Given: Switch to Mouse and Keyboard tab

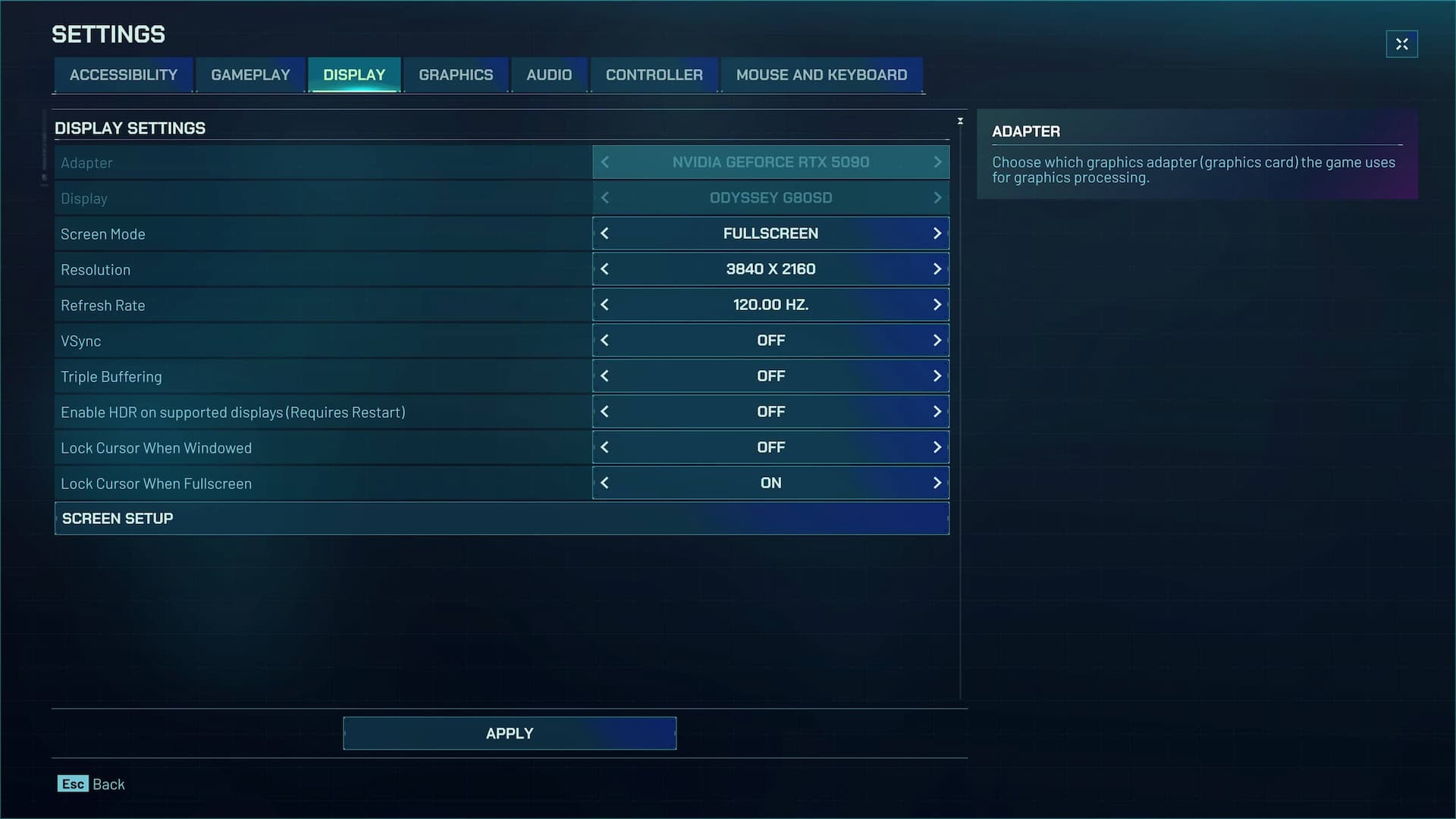Looking at the screenshot, I should pos(821,75).
